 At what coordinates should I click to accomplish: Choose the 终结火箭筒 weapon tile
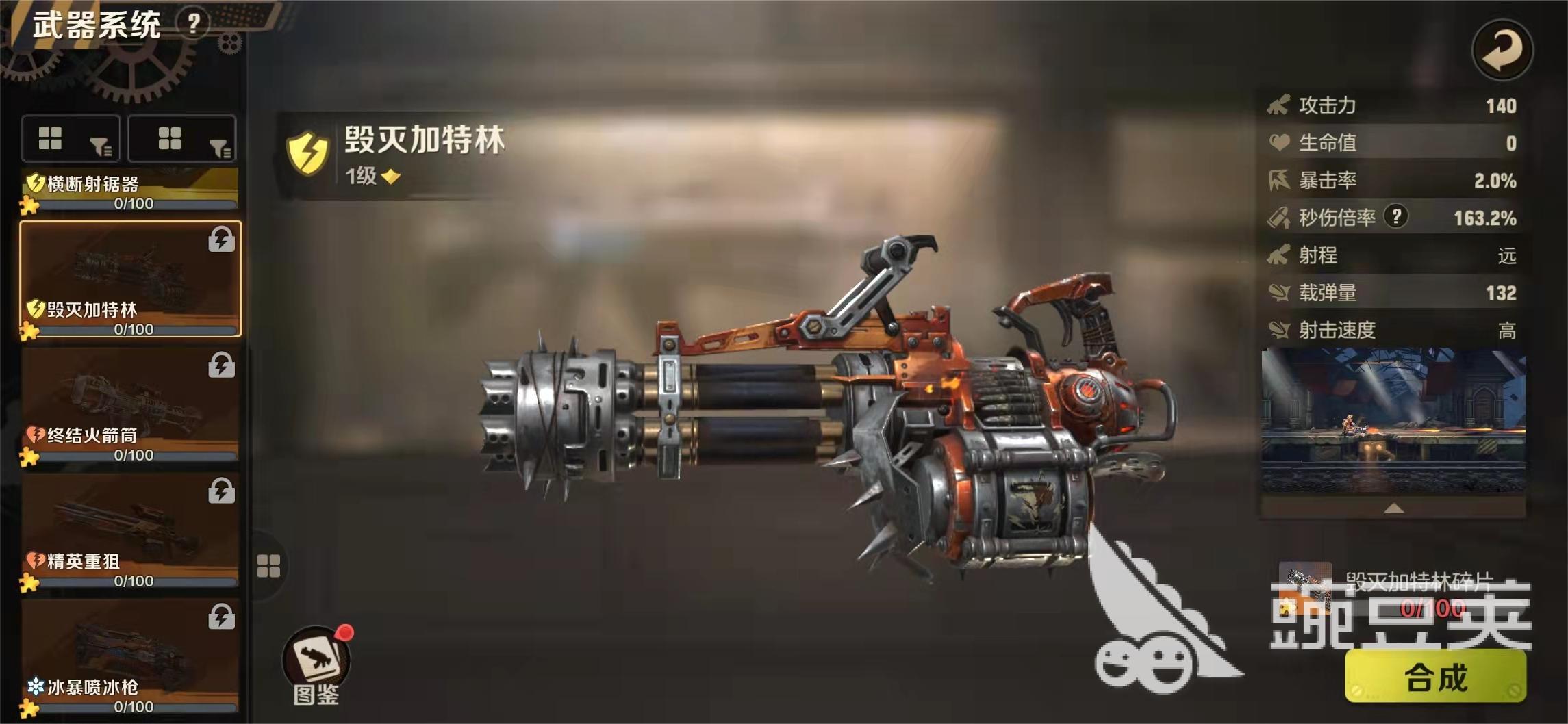coord(130,404)
